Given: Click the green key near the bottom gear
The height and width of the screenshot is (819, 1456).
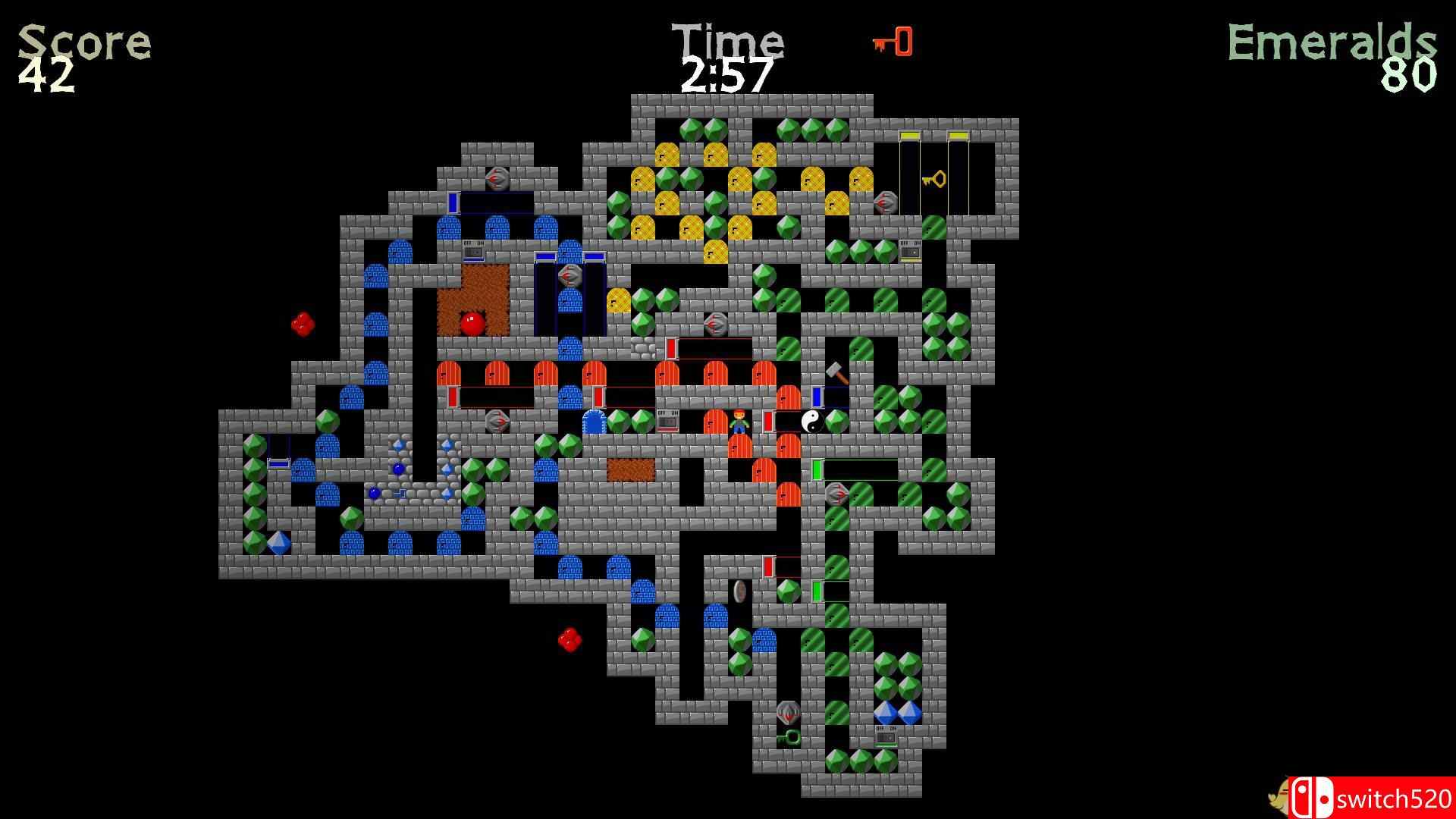Looking at the screenshot, I should (788, 736).
